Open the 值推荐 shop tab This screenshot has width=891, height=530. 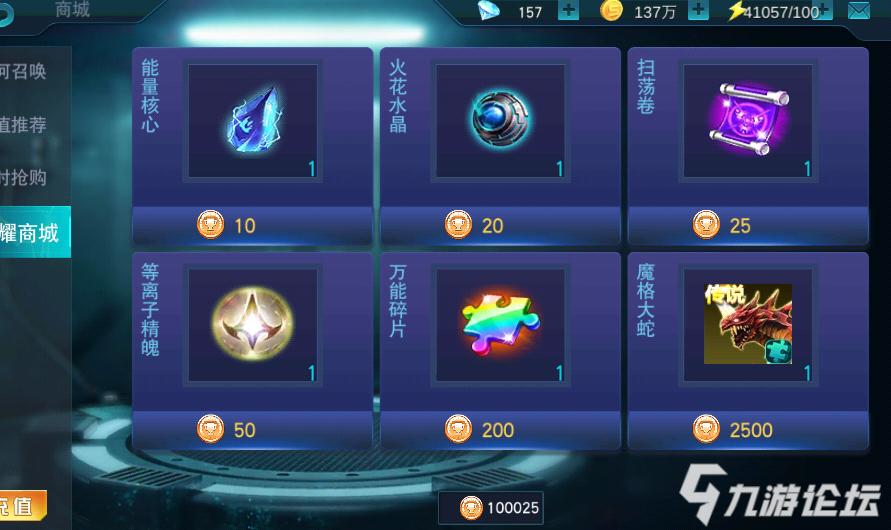25,125
